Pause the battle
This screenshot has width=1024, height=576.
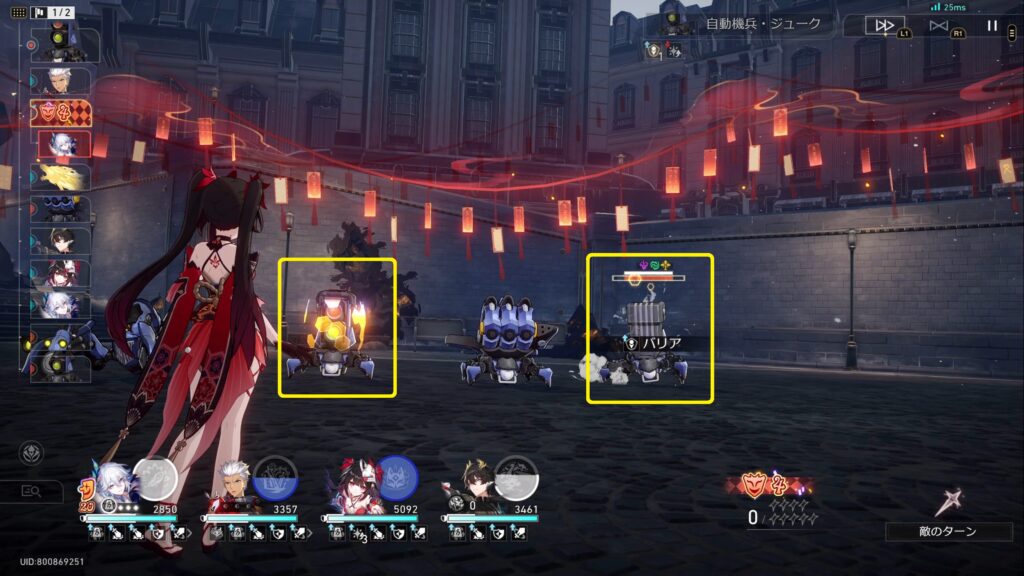(x=992, y=26)
